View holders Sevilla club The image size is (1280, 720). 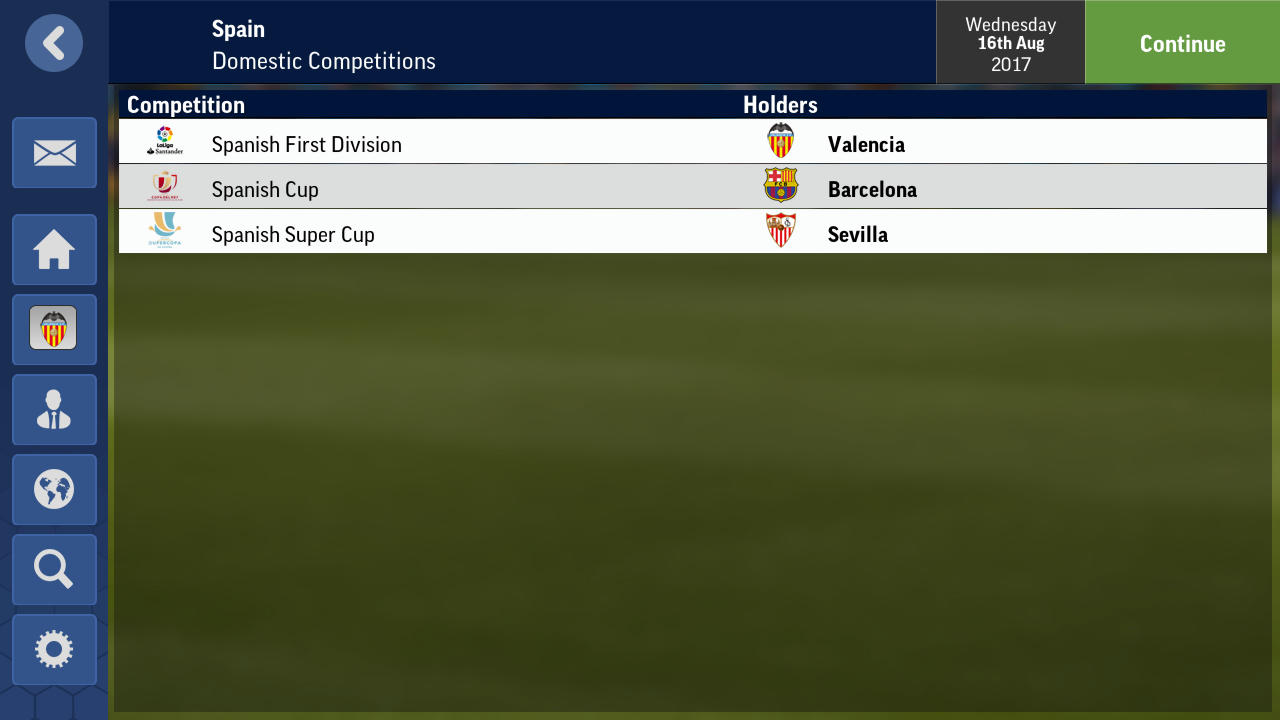(857, 235)
